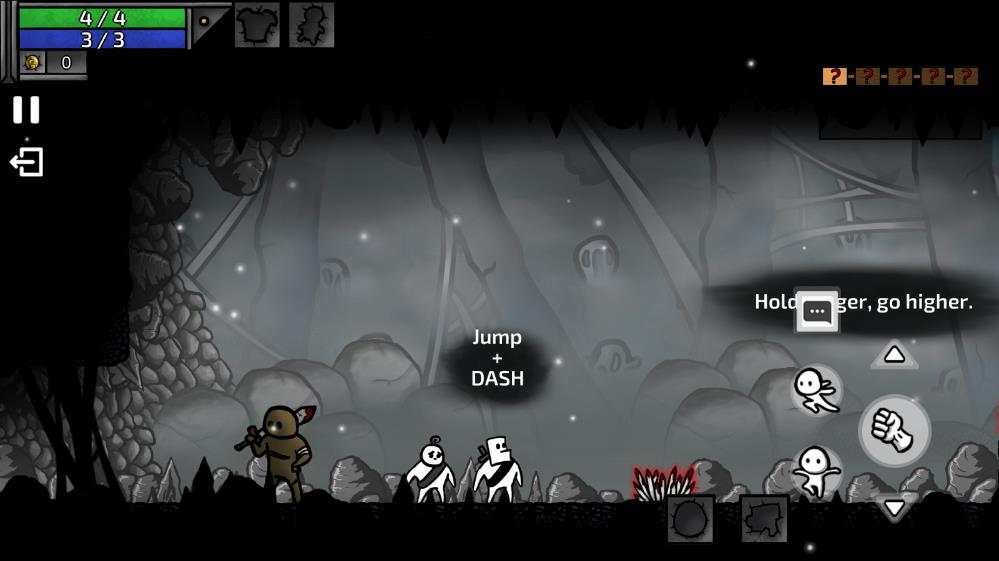The height and width of the screenshot is (561, 999).
Task: Tap the up arrow control
Action: coord(894,354)
